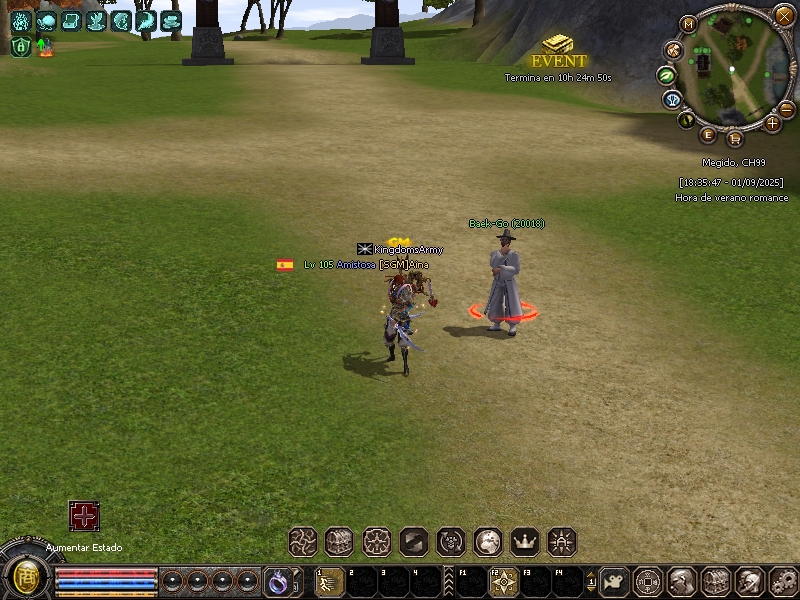Toggle the camera icon in the bottom bar
Screen dimensions: 800x600
[616, 580]
